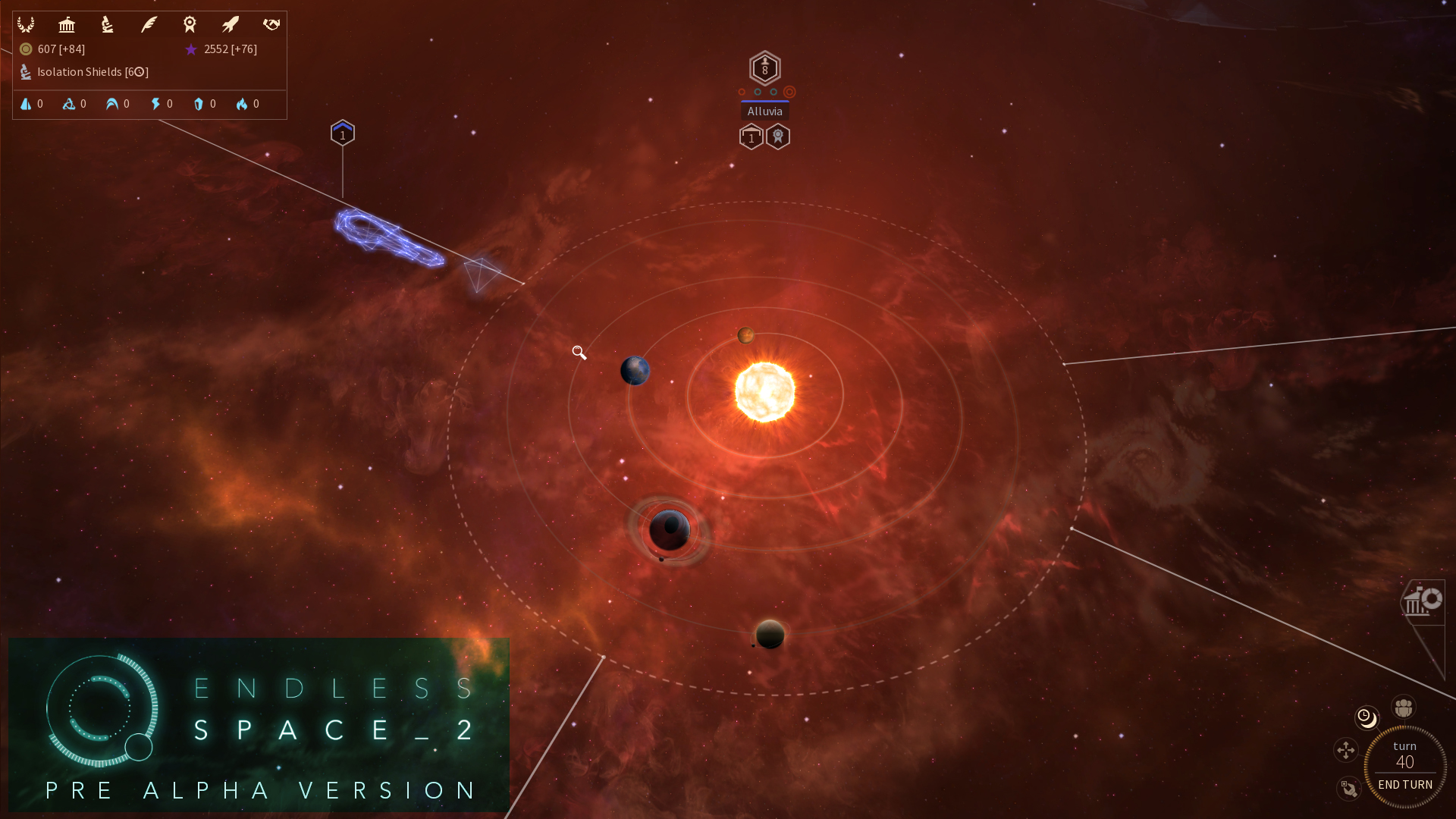
Task: Open the quill-icon empire summary panel
Action: pyautogui.click(x=149, y=24)
